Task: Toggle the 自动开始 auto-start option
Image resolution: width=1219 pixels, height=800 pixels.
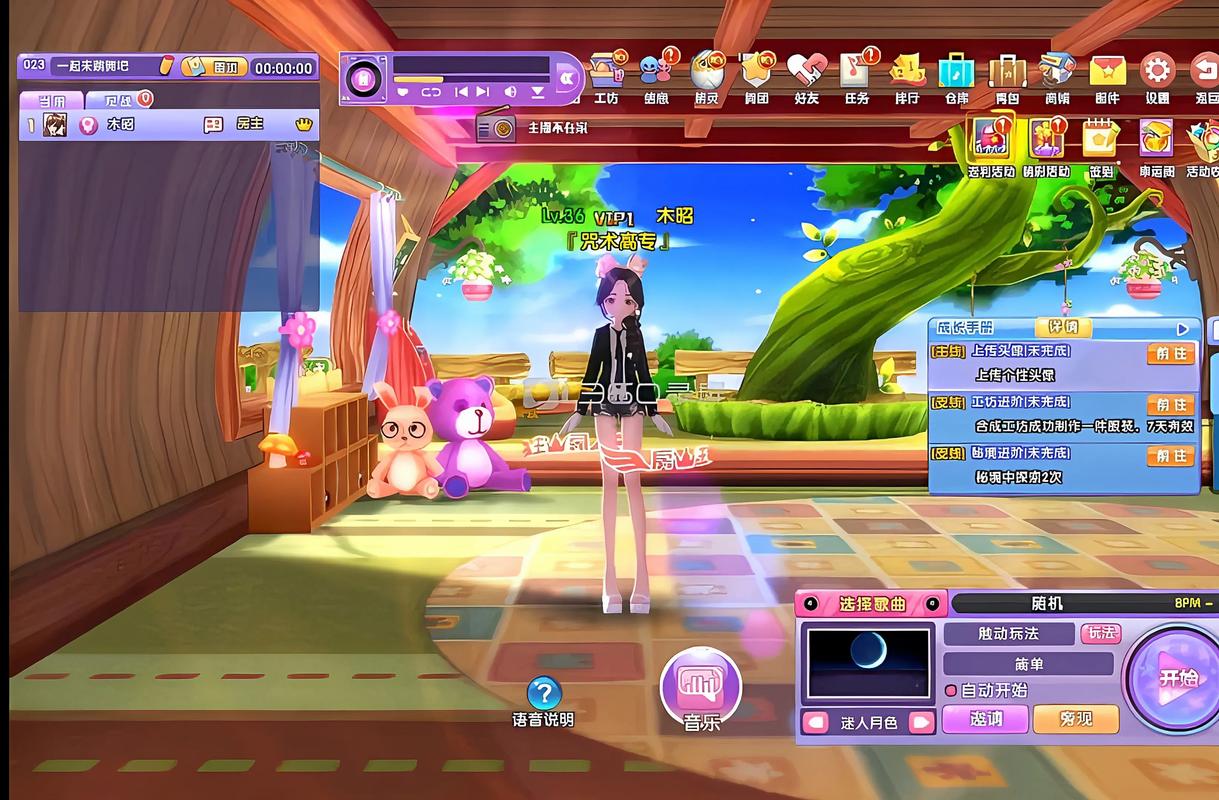Action: [x=951, y=690]
